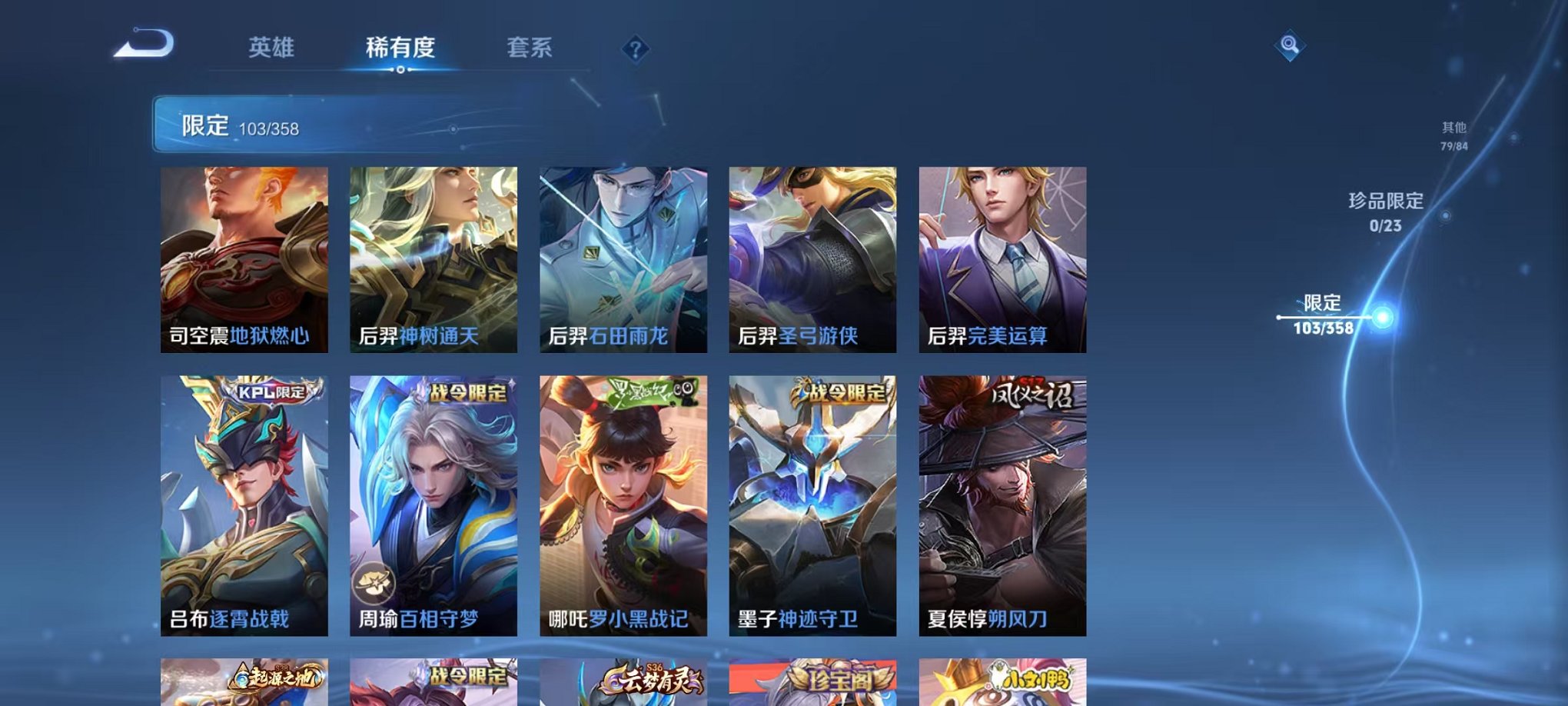Screen dimensions: 1568x706
Task: Switch to the 英雄 tab
Action: click(273, 47)
